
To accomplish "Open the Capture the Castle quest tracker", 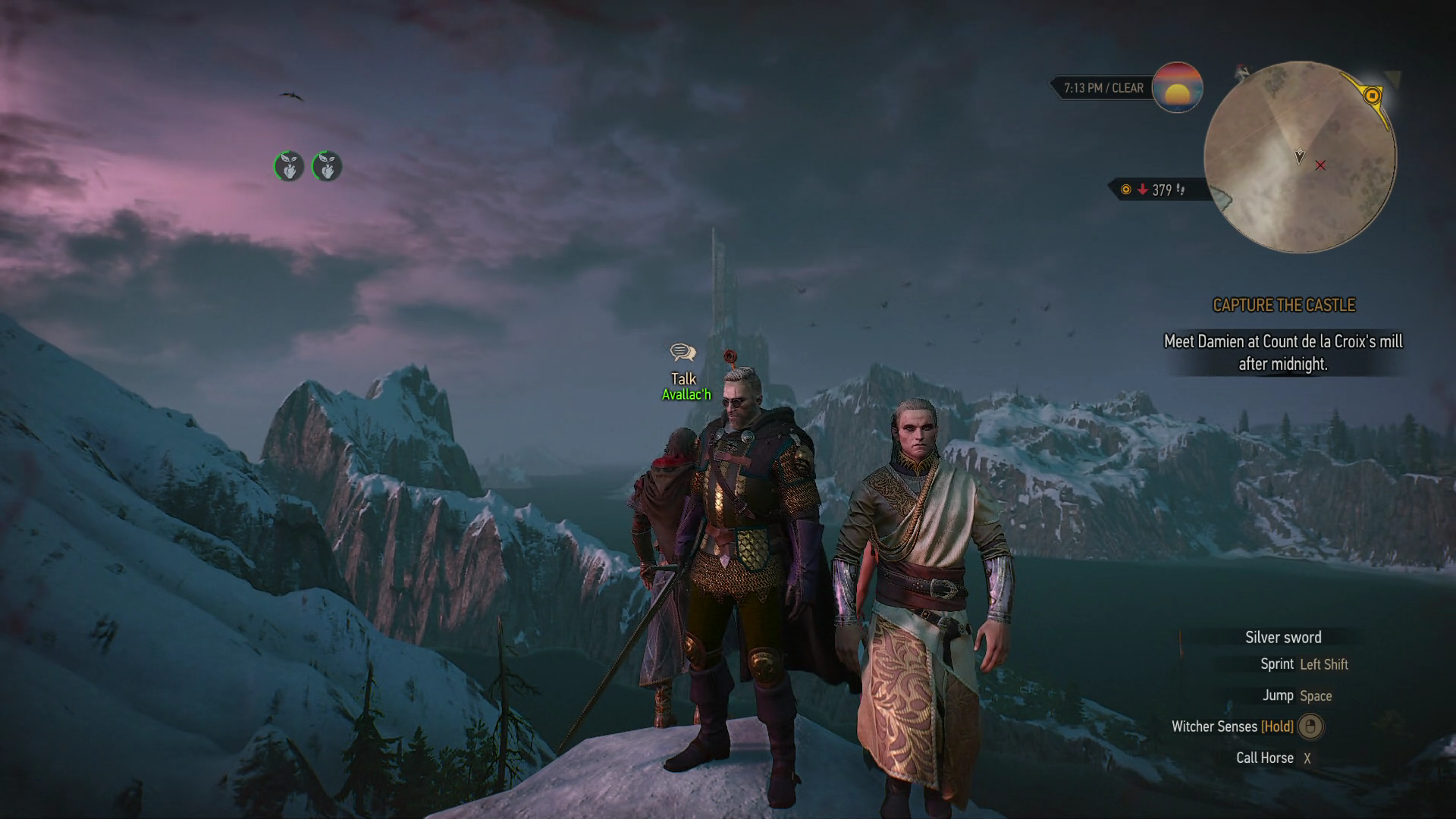I will click(x=1284, y=305).
